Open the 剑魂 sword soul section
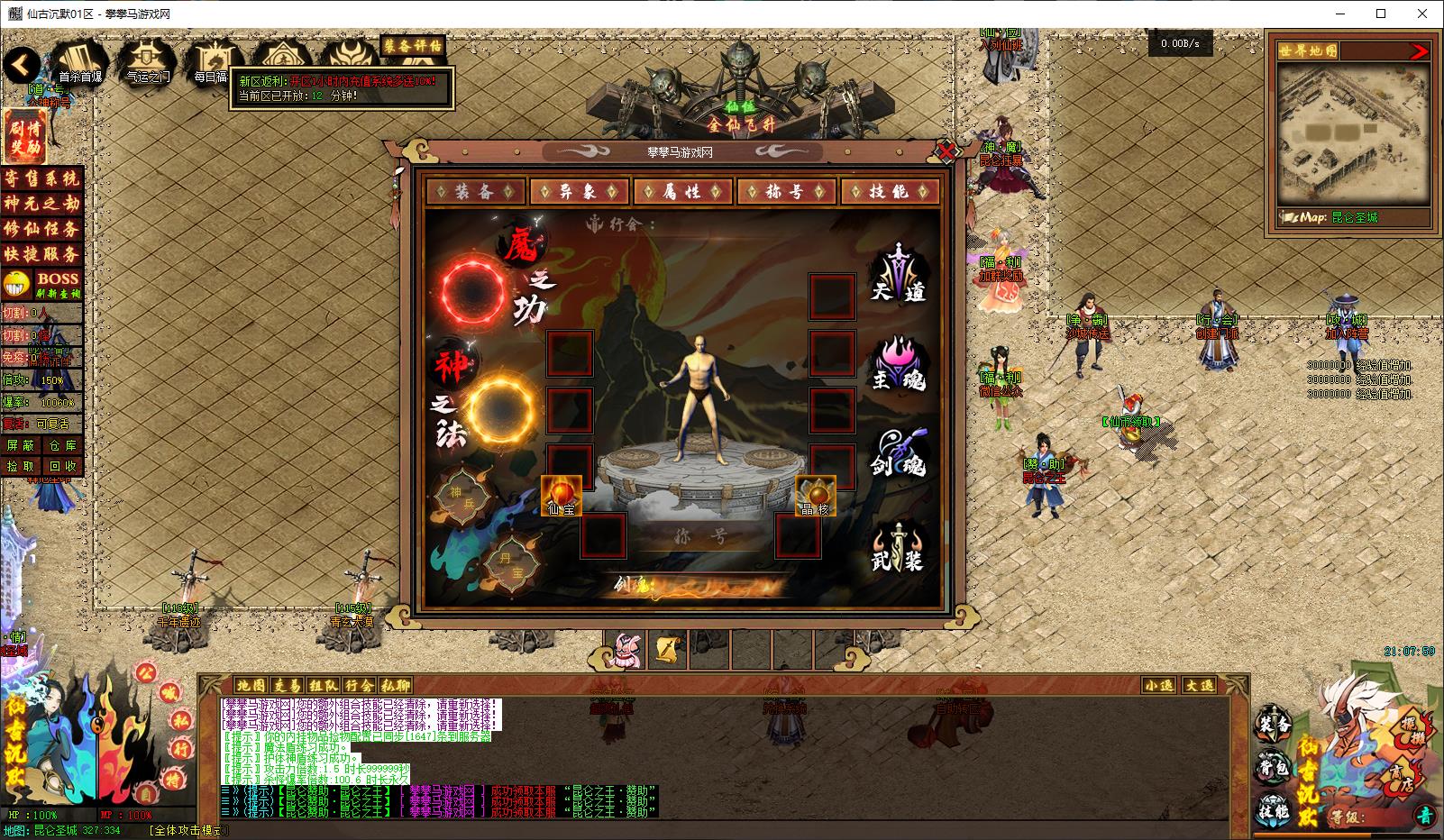This screenshot has width=1444, height=840. (899, 453)
